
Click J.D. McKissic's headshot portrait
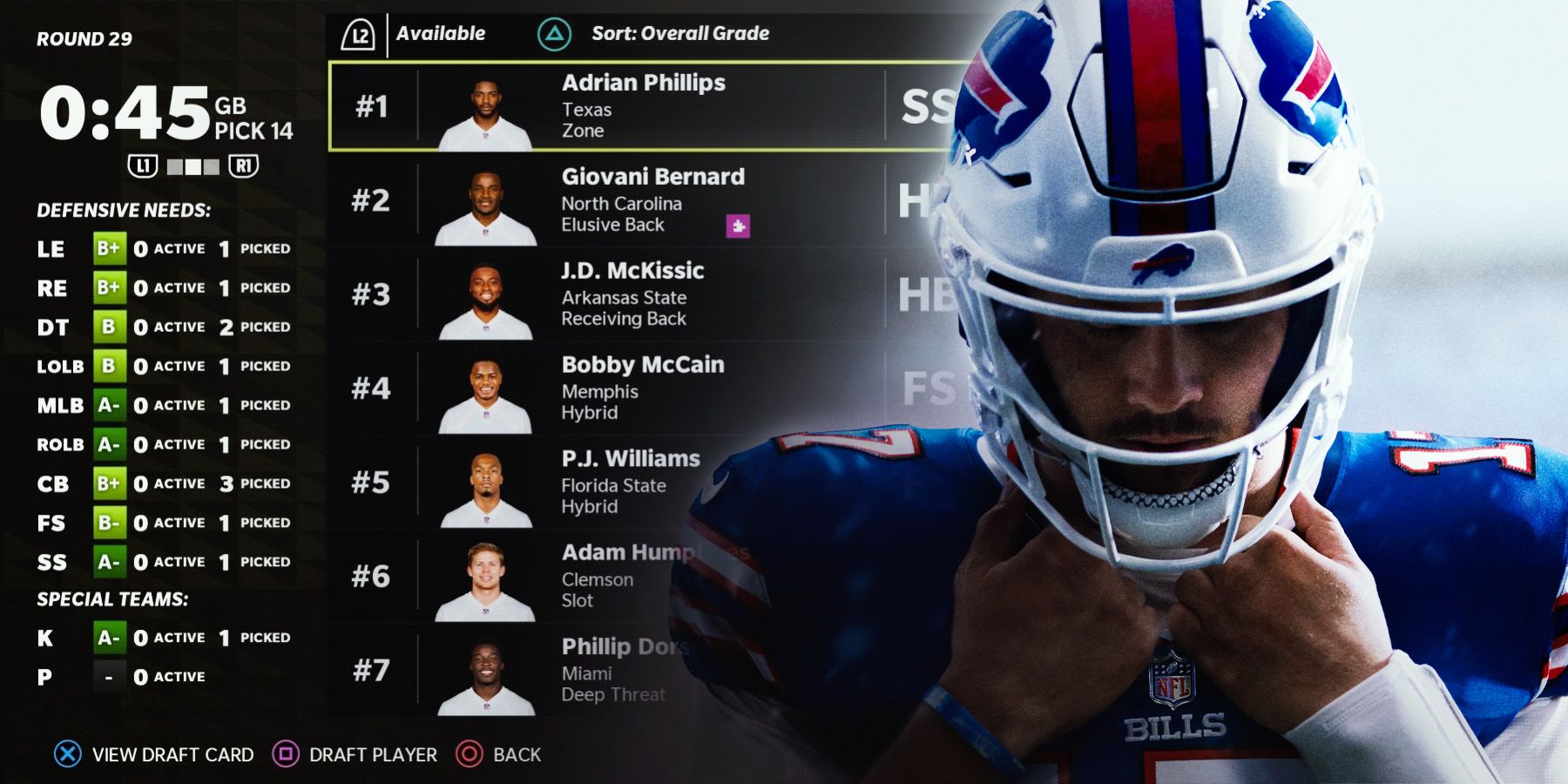coord(484,296)
